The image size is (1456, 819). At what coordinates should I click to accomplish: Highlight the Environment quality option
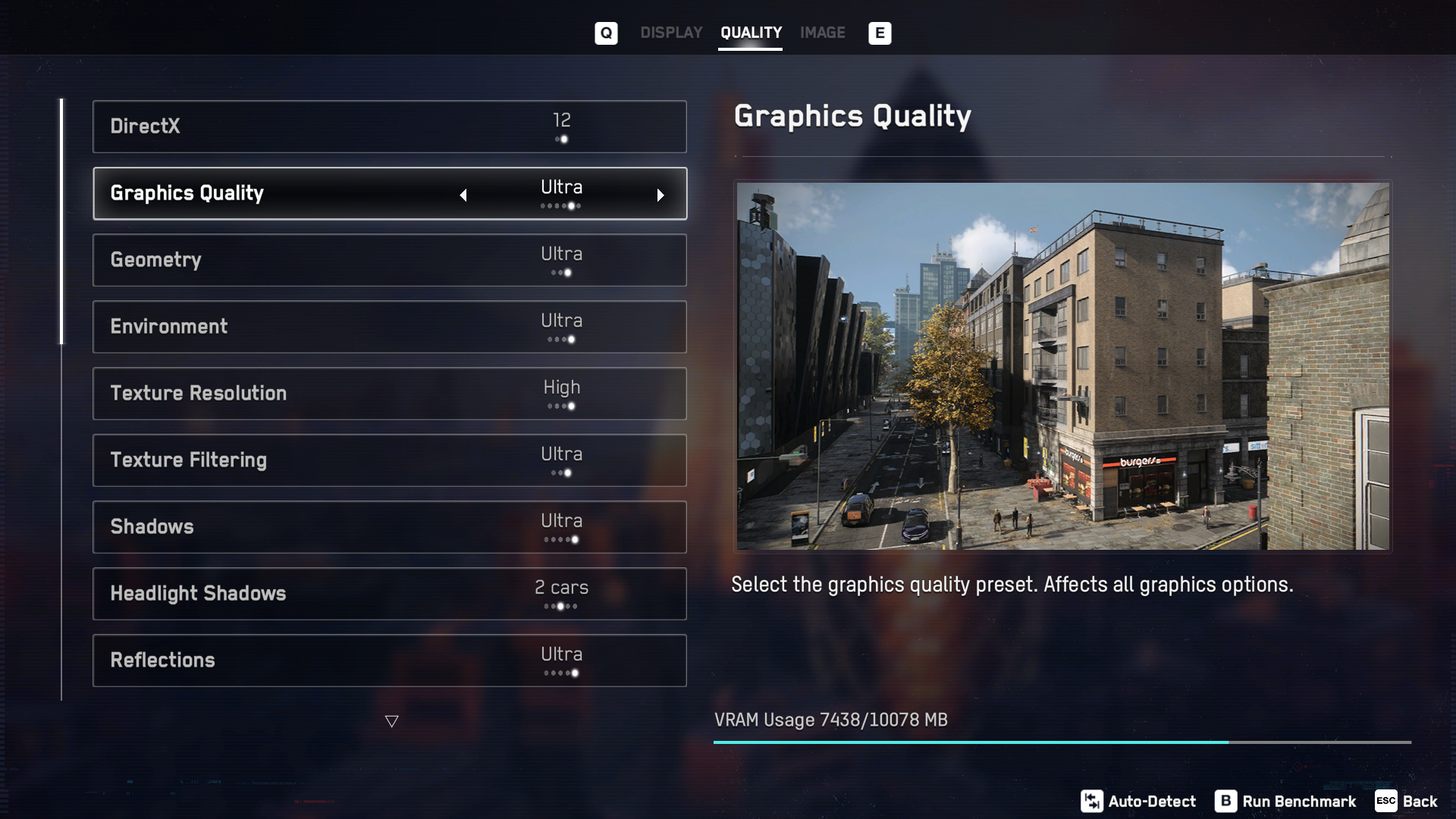click(389, 327)
